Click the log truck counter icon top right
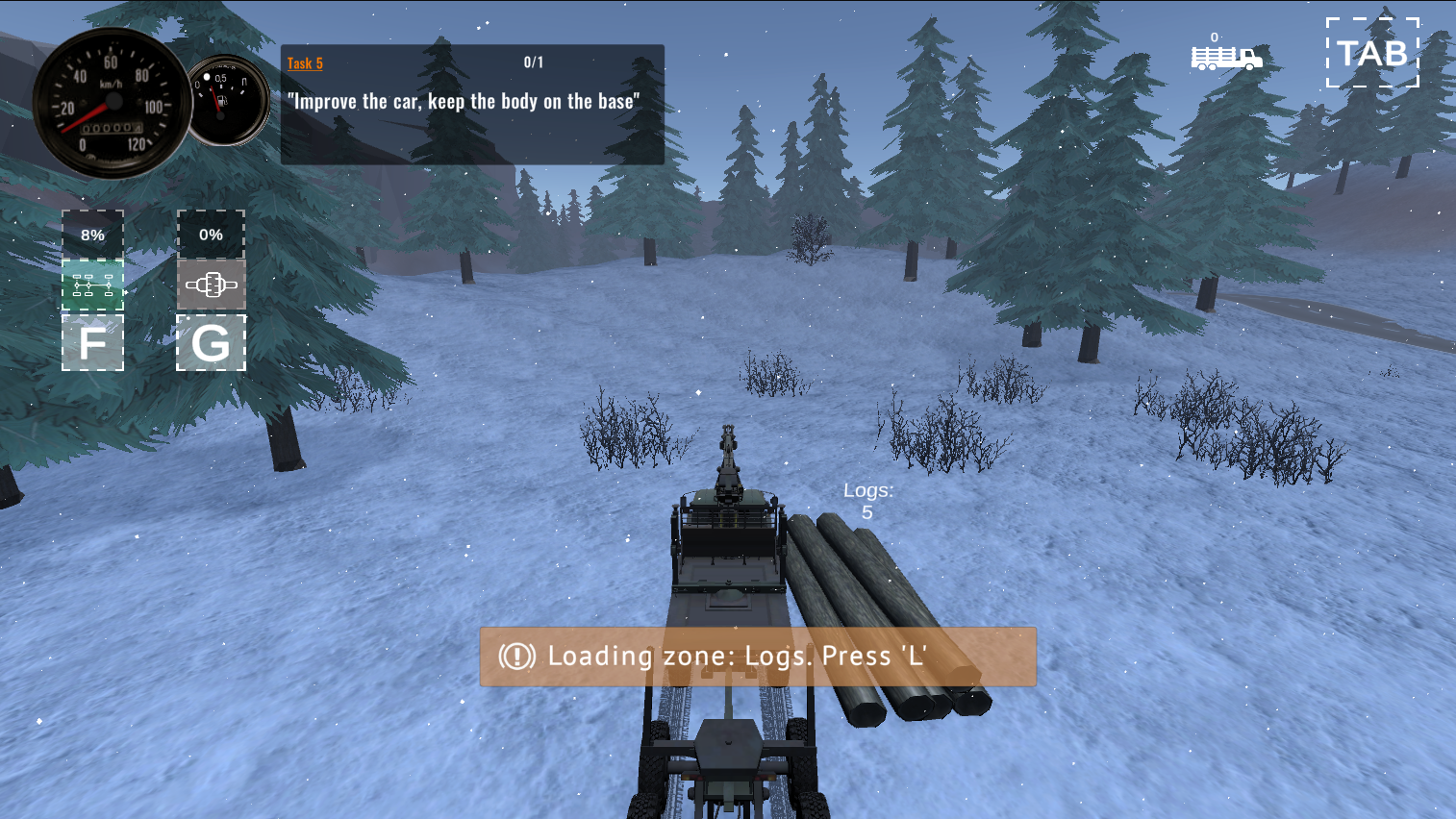The width and height of the screenshot is (1456, 819). point(1227,58)
